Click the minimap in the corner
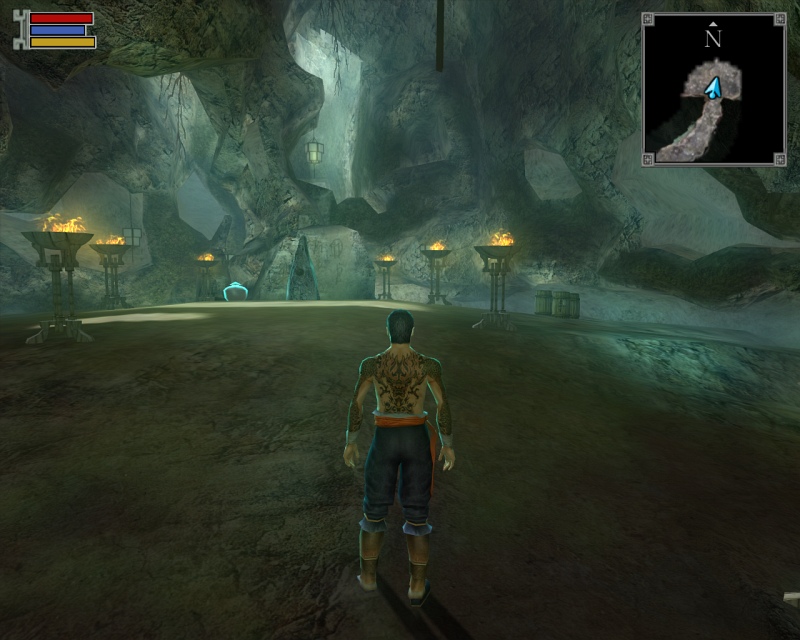 pyautogui.click(x=713, y=89)
